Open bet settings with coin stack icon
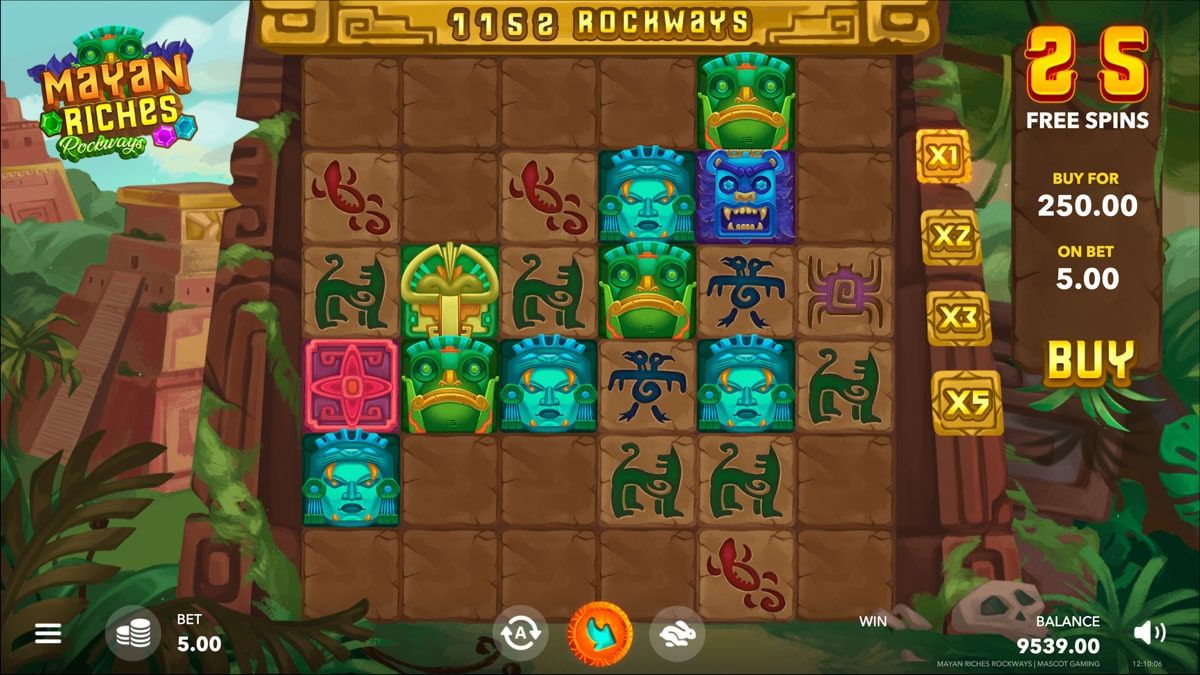This screenshot has height=675, width=1200. click(133, 633)
